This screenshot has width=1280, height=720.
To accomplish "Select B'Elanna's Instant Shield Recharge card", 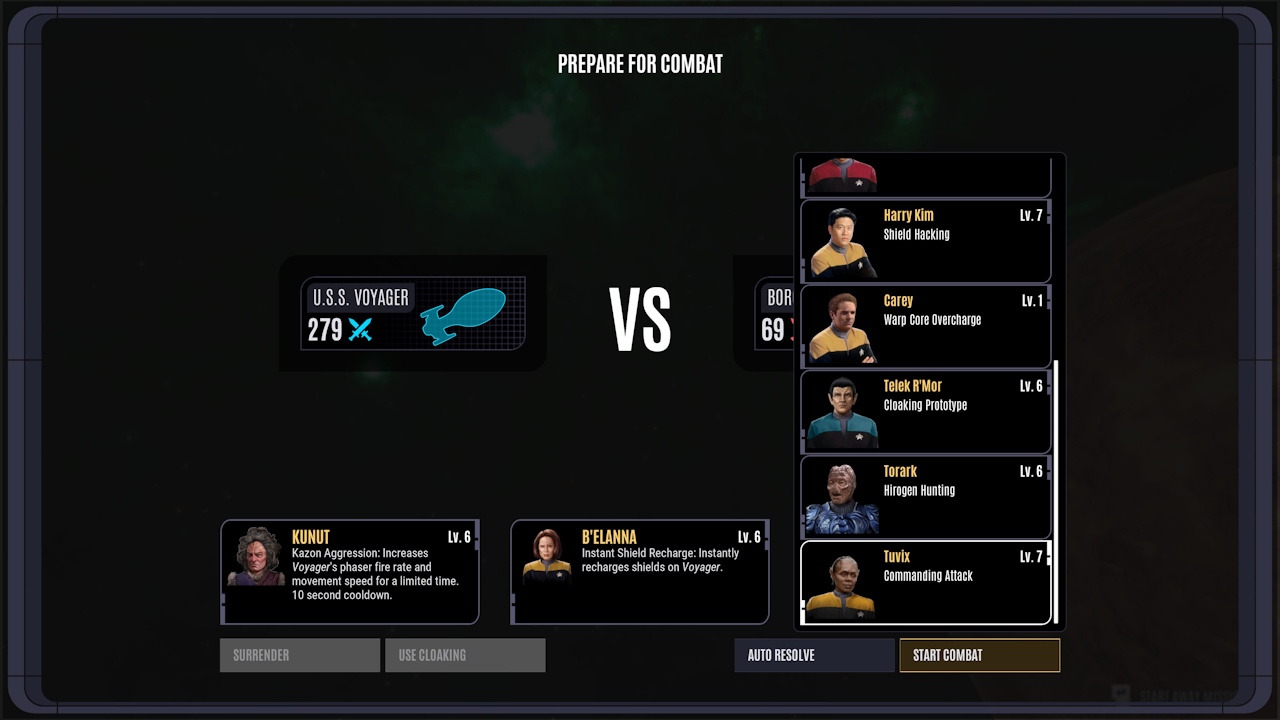I will 640,572.
